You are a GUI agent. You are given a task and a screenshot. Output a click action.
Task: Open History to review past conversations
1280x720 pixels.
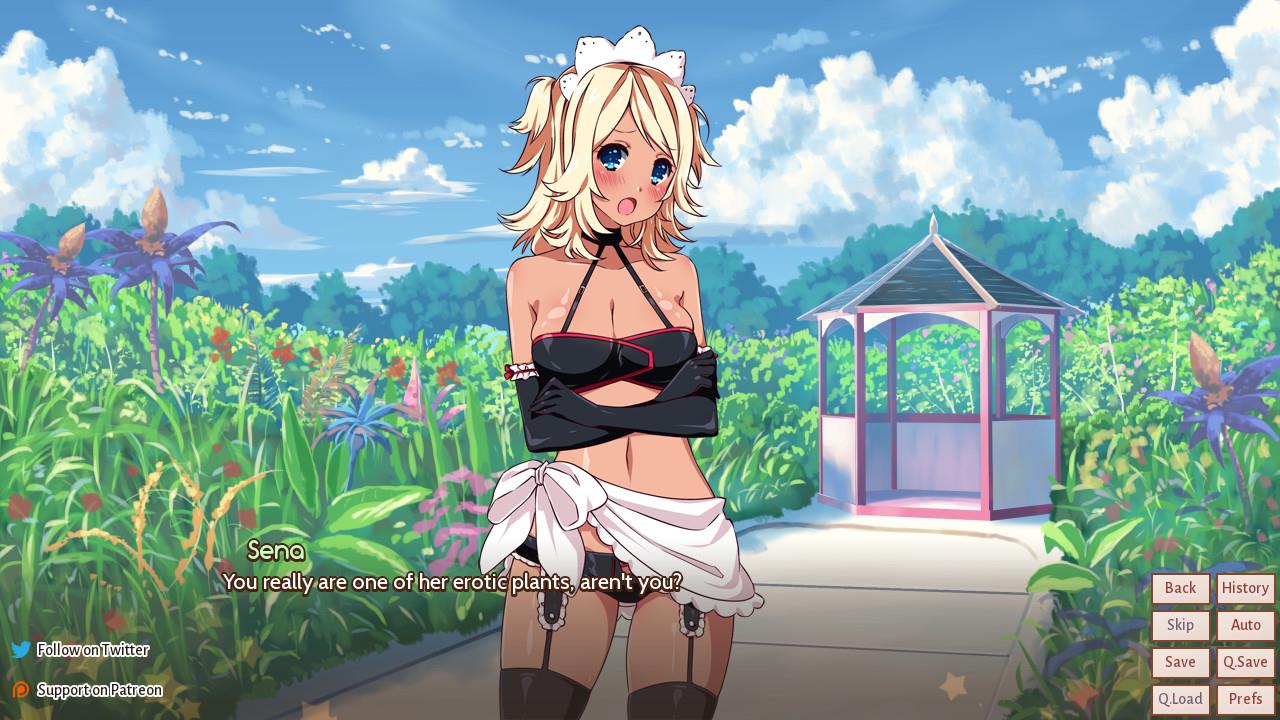[1245, 588]
